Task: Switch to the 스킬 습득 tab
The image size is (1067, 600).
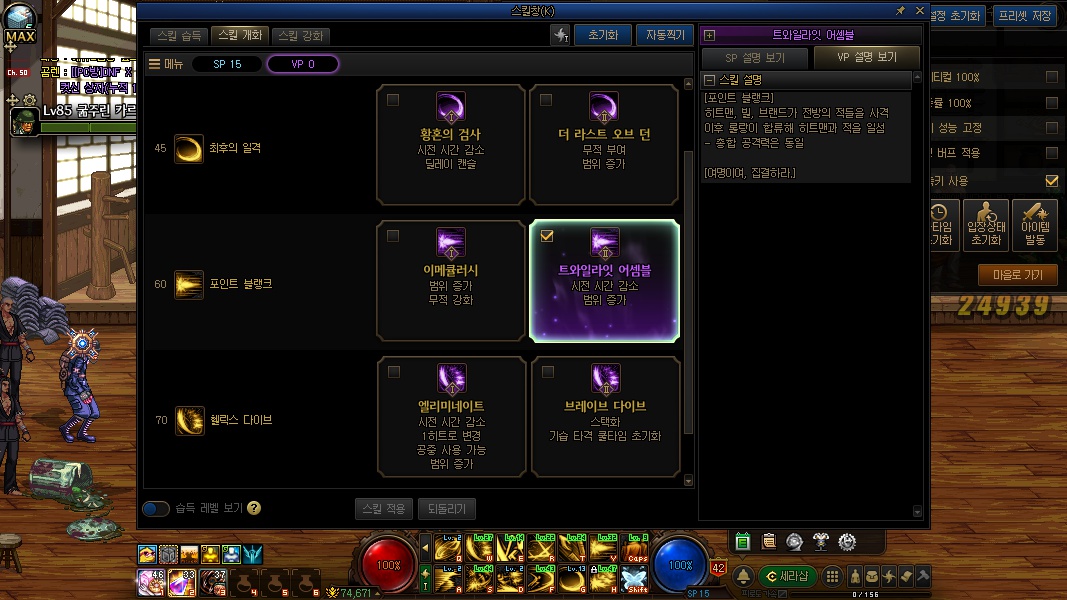Action: (x=180, y=35)
